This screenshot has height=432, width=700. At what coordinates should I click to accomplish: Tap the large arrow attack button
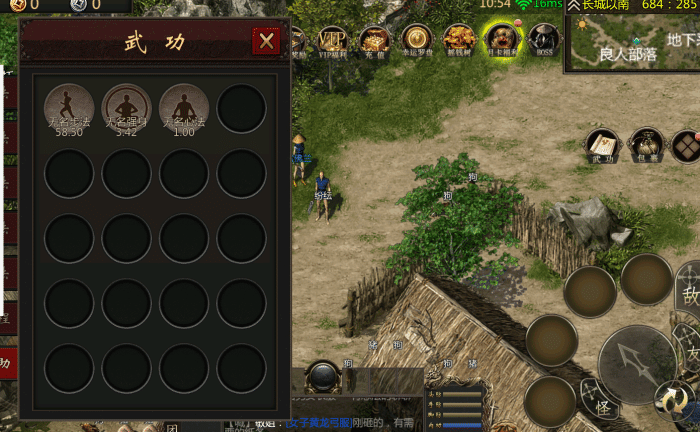tap(636, 363)
